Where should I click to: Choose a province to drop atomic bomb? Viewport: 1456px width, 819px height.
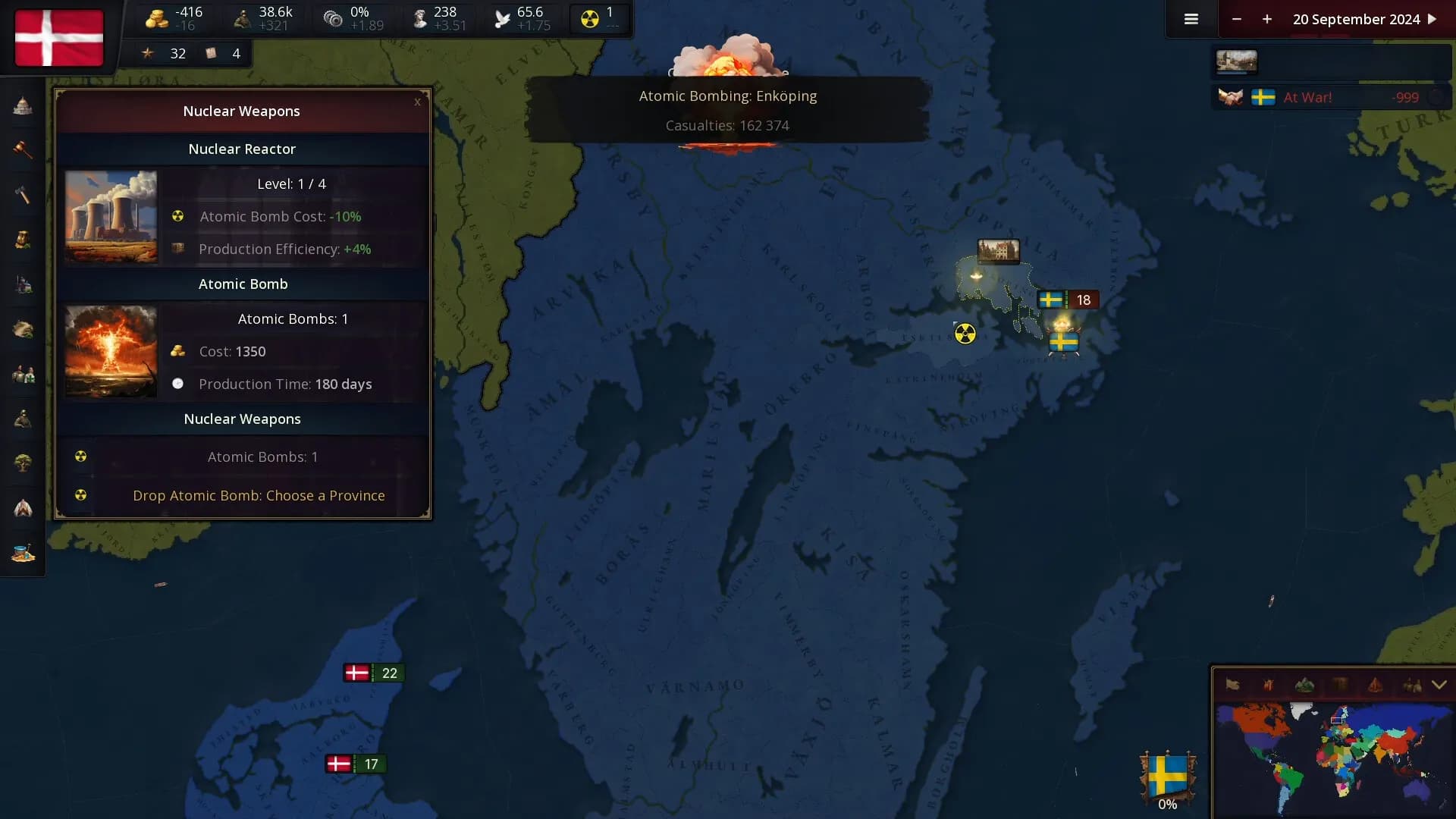[258, 496]
